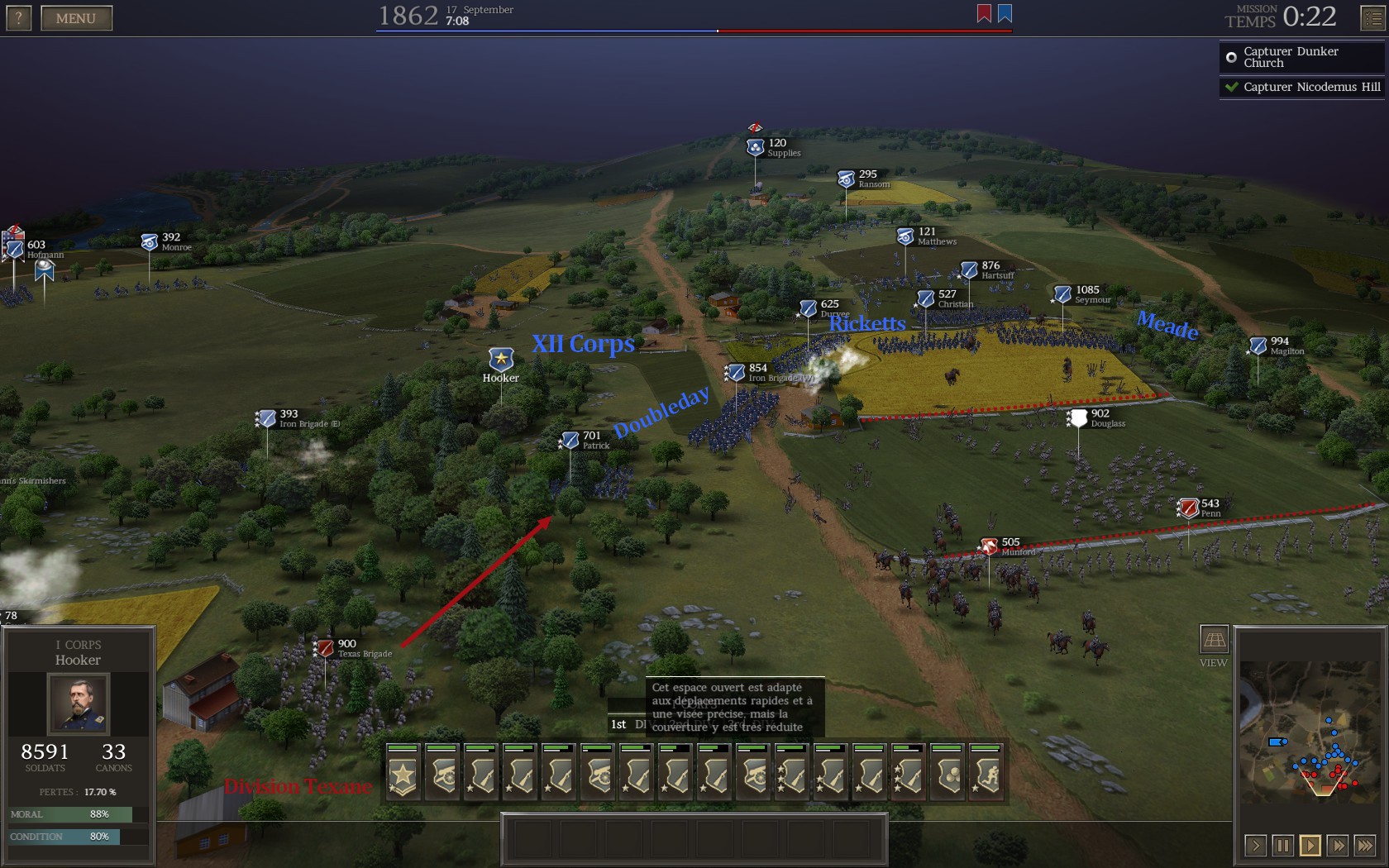The height and width of the screenshot is (868, 1389).
Task: Toggle the objectives list icon
Action: (1372, 18)
